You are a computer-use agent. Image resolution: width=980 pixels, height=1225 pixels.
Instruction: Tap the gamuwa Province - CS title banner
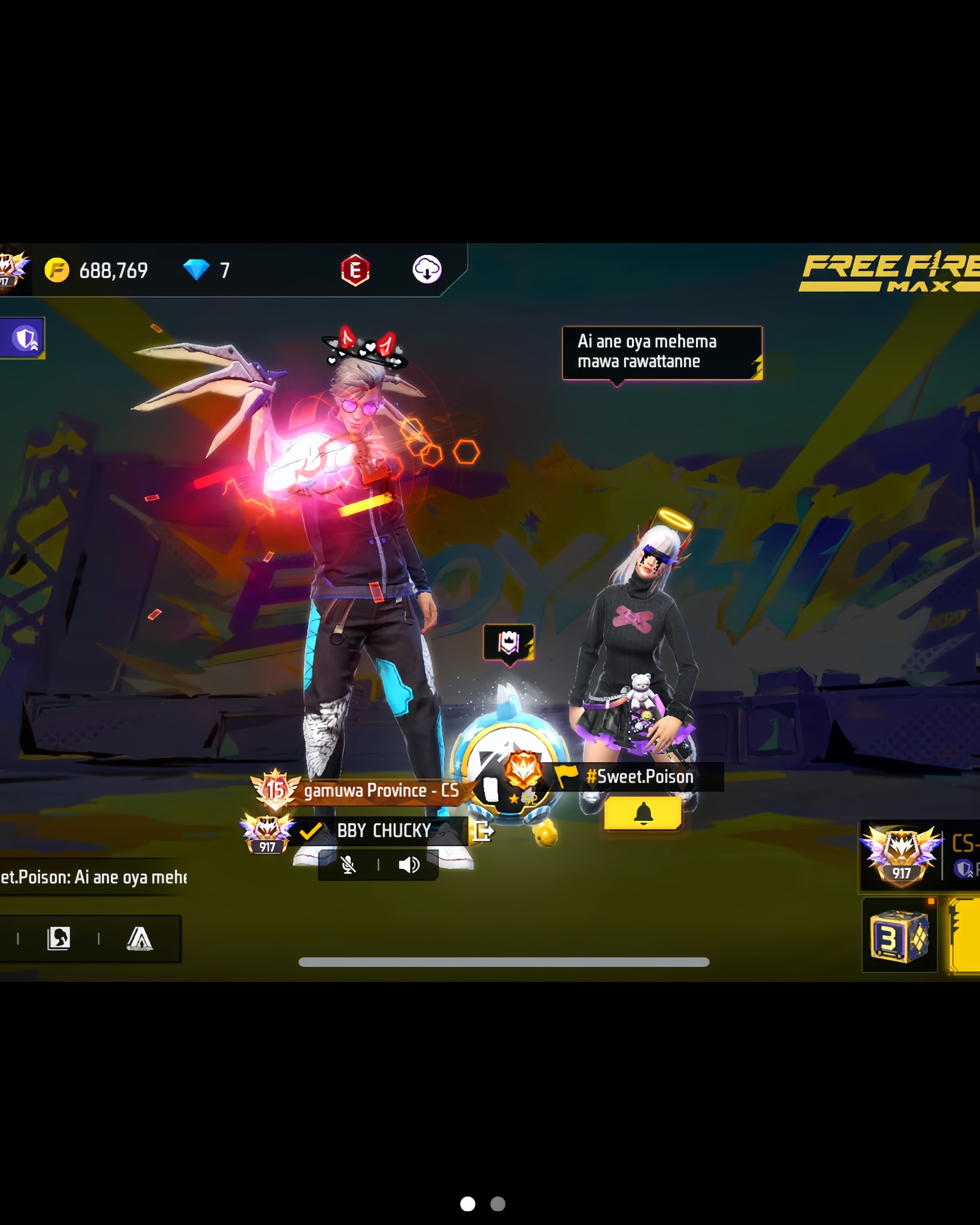[381, 790]
